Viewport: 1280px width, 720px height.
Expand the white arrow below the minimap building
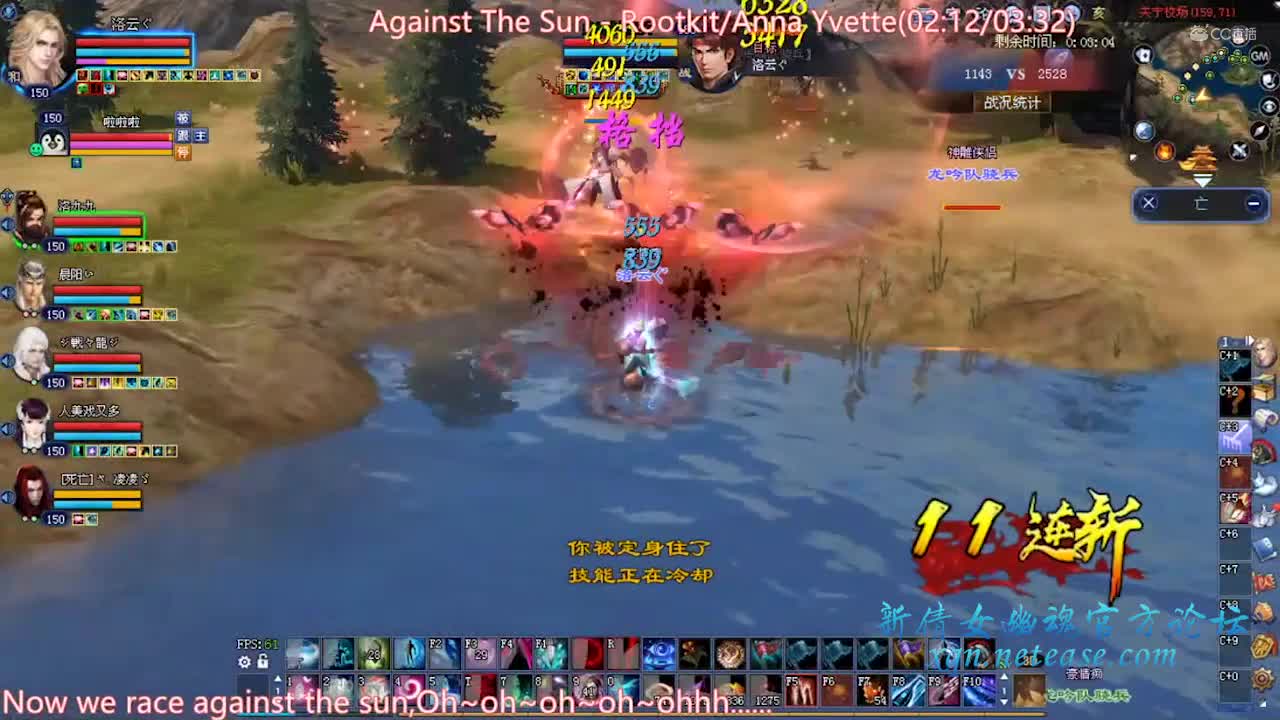[1202, 180]
